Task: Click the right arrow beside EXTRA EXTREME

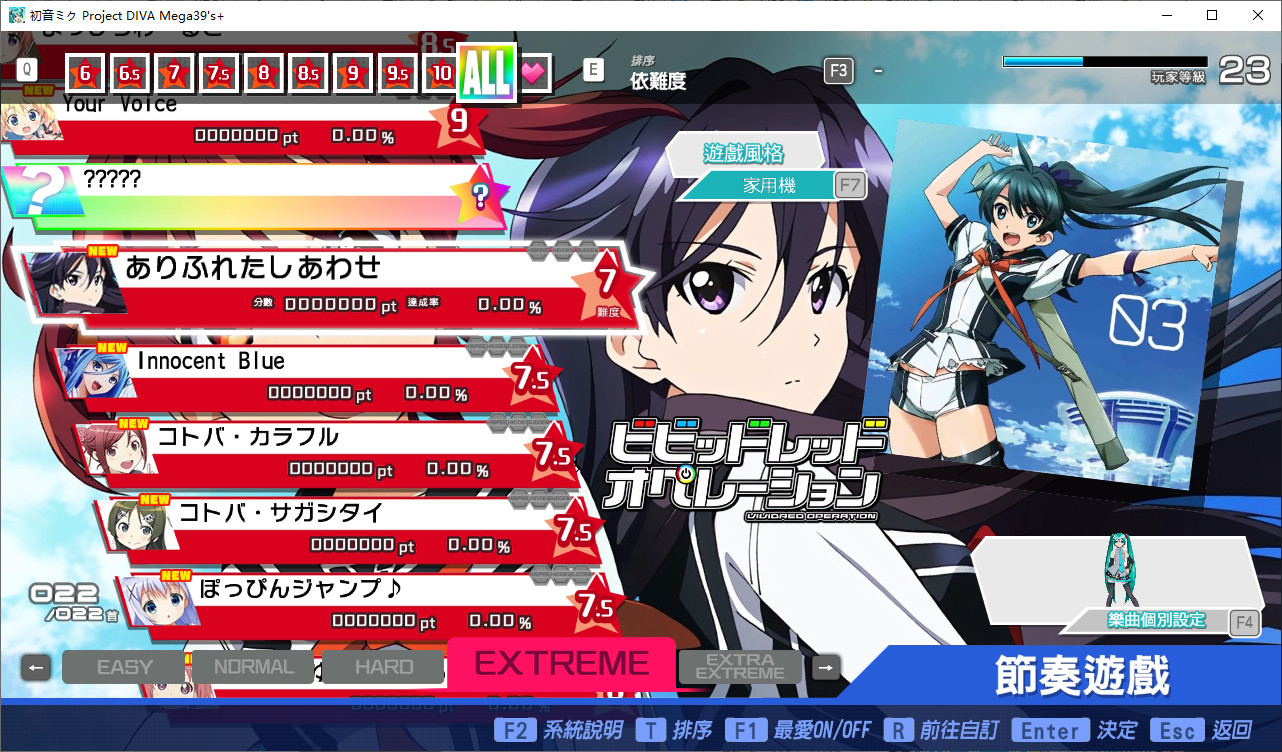Action: tap(825, 666)
